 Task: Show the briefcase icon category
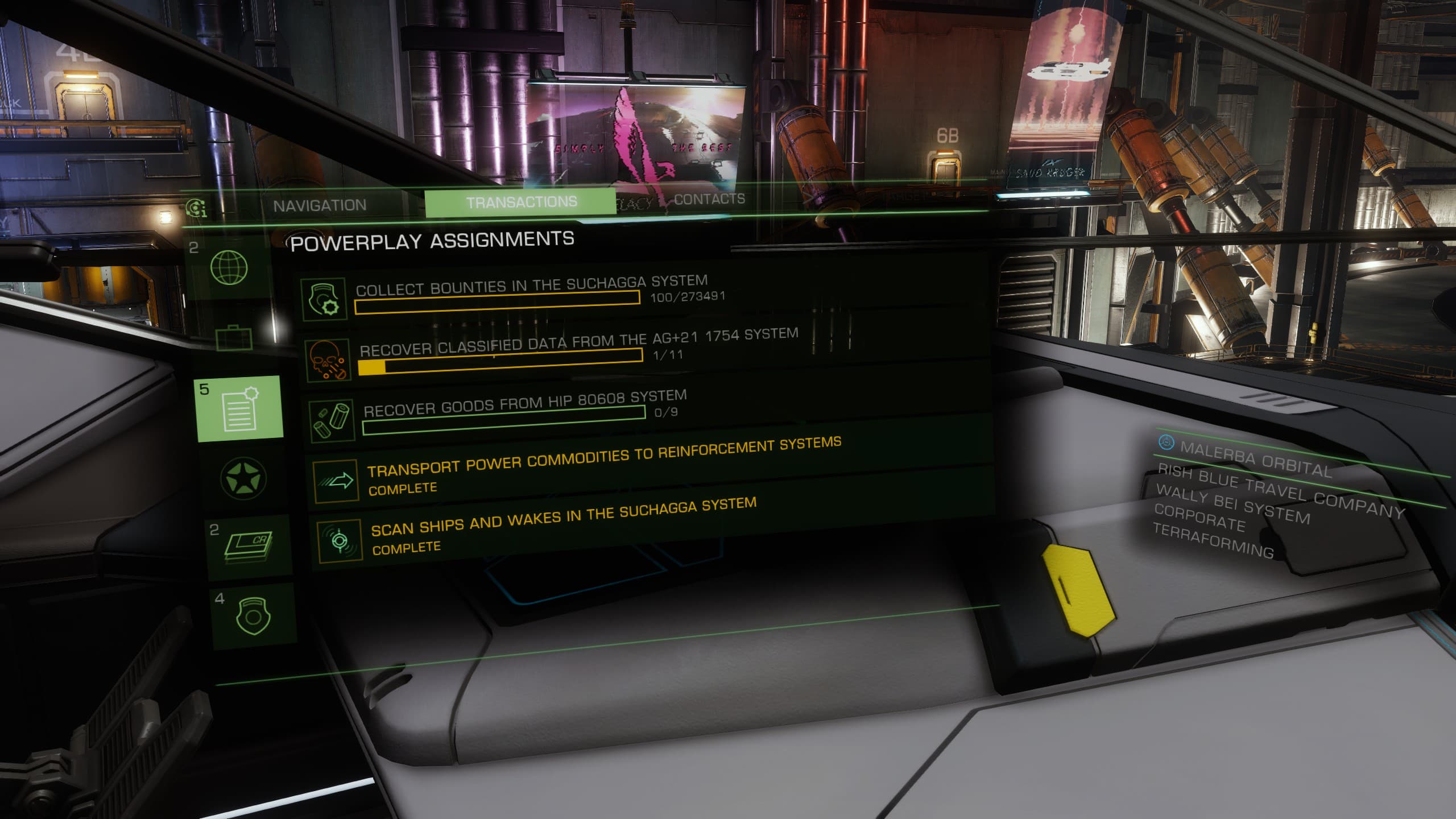234,338
